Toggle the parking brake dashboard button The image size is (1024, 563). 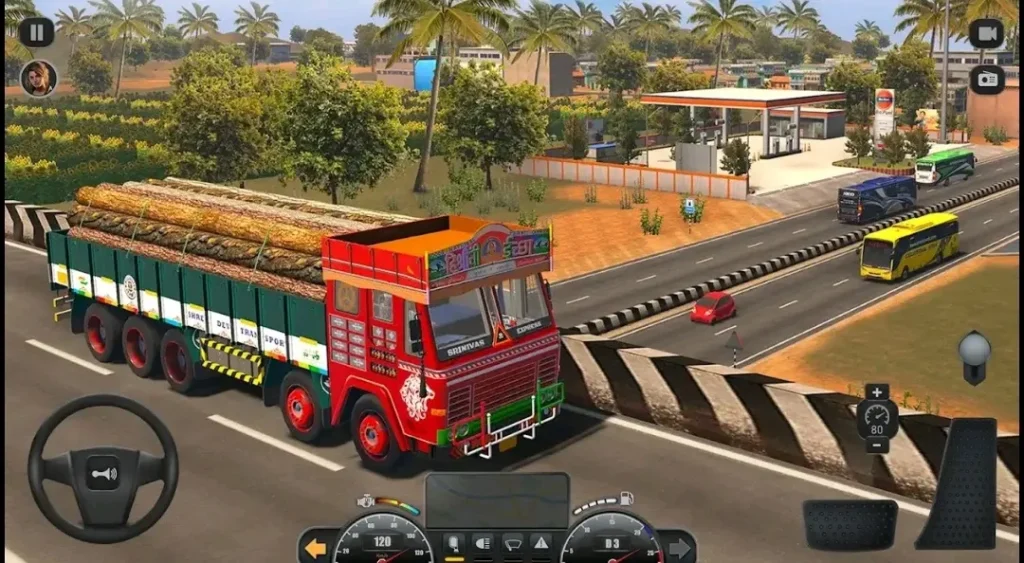pyautogui.click(x=453, y=544)
